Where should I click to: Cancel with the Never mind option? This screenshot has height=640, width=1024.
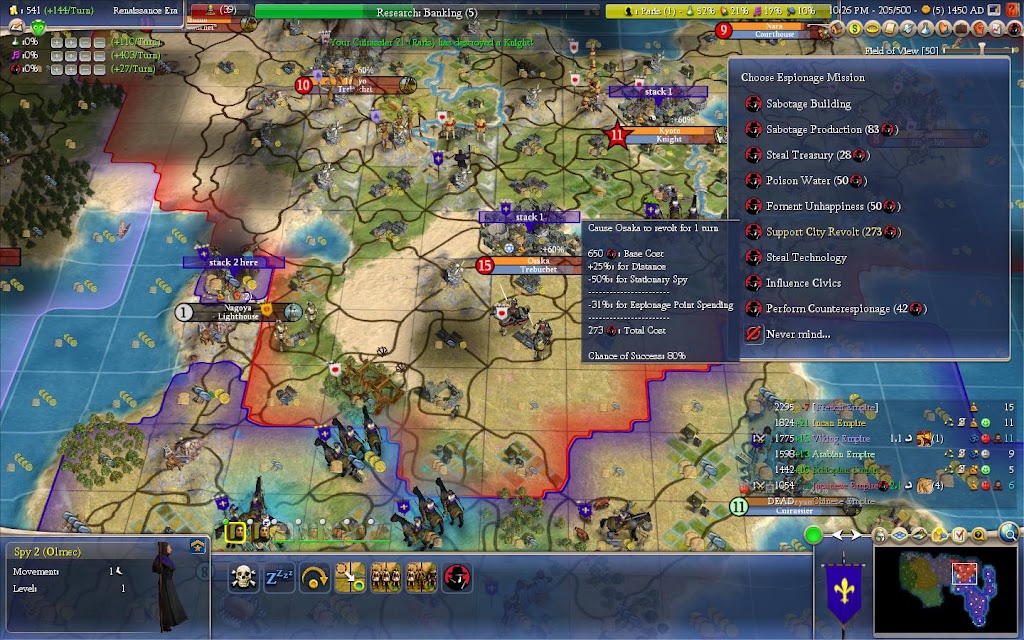click(797, 334)
